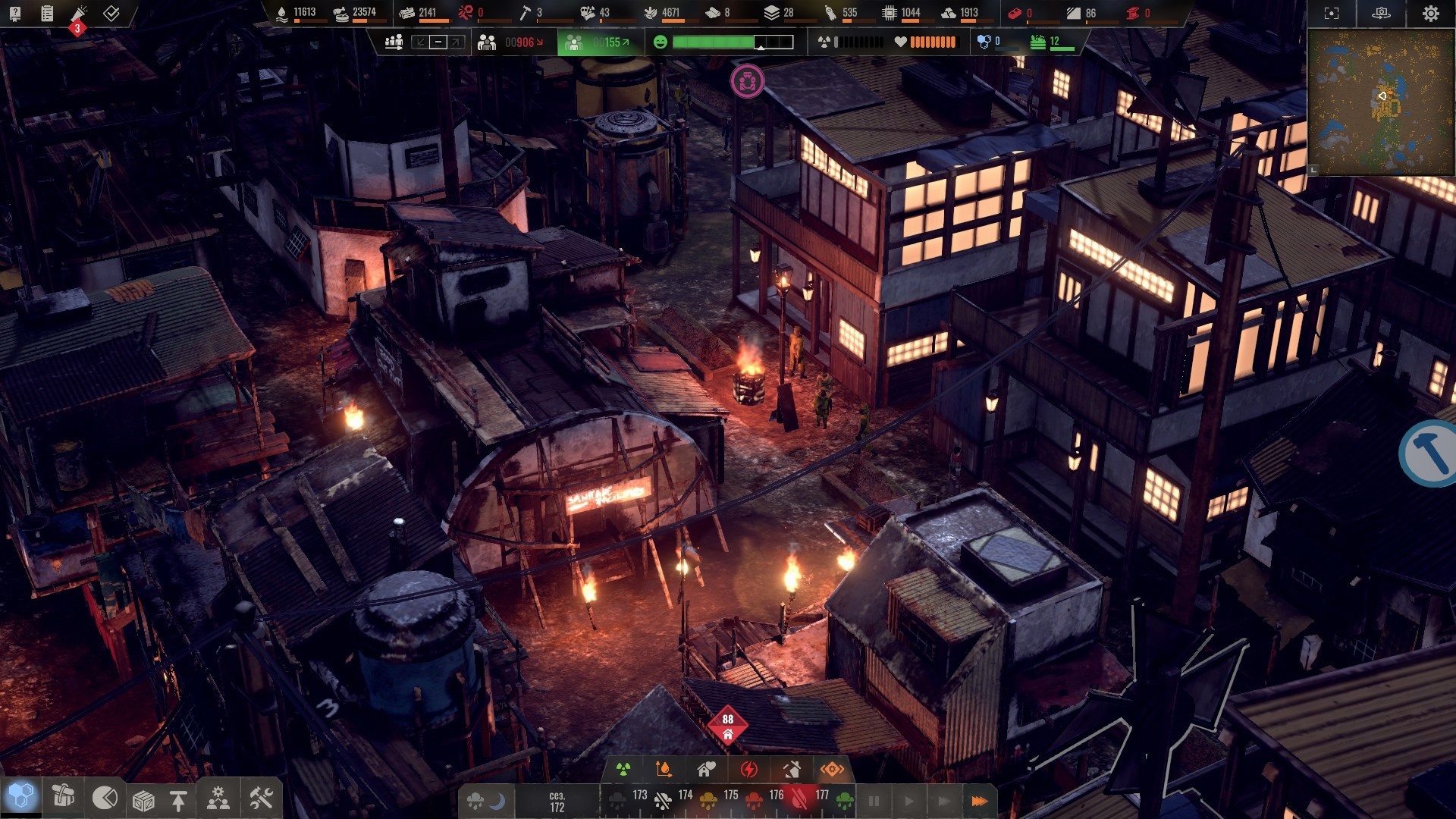Screen dimensions: 1456x819
Task: Toggle the red lightning power overlay
Action: pyautogui.click(x=749, y=770)
